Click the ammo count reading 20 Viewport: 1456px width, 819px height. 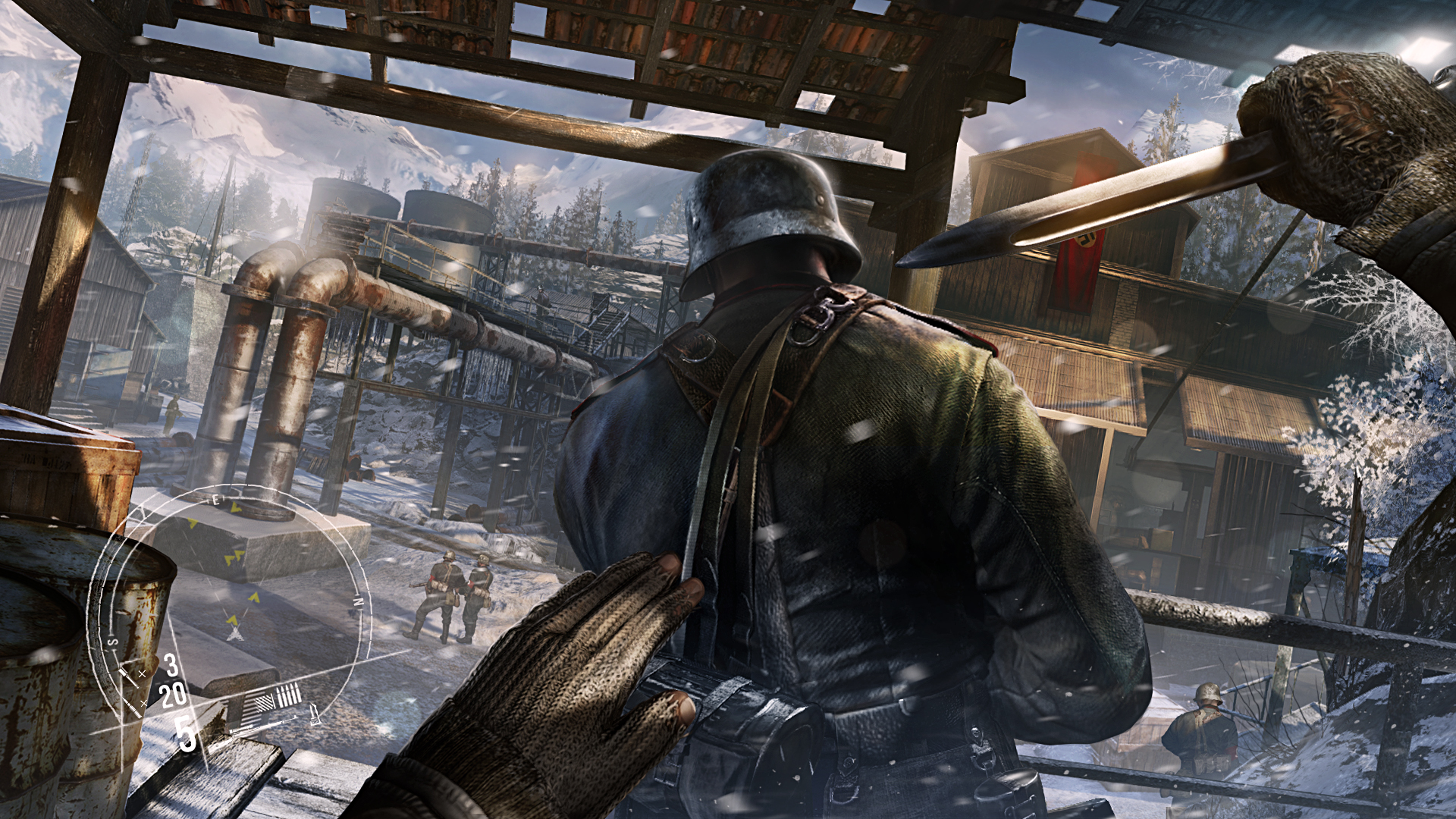[x=173, y=695]
